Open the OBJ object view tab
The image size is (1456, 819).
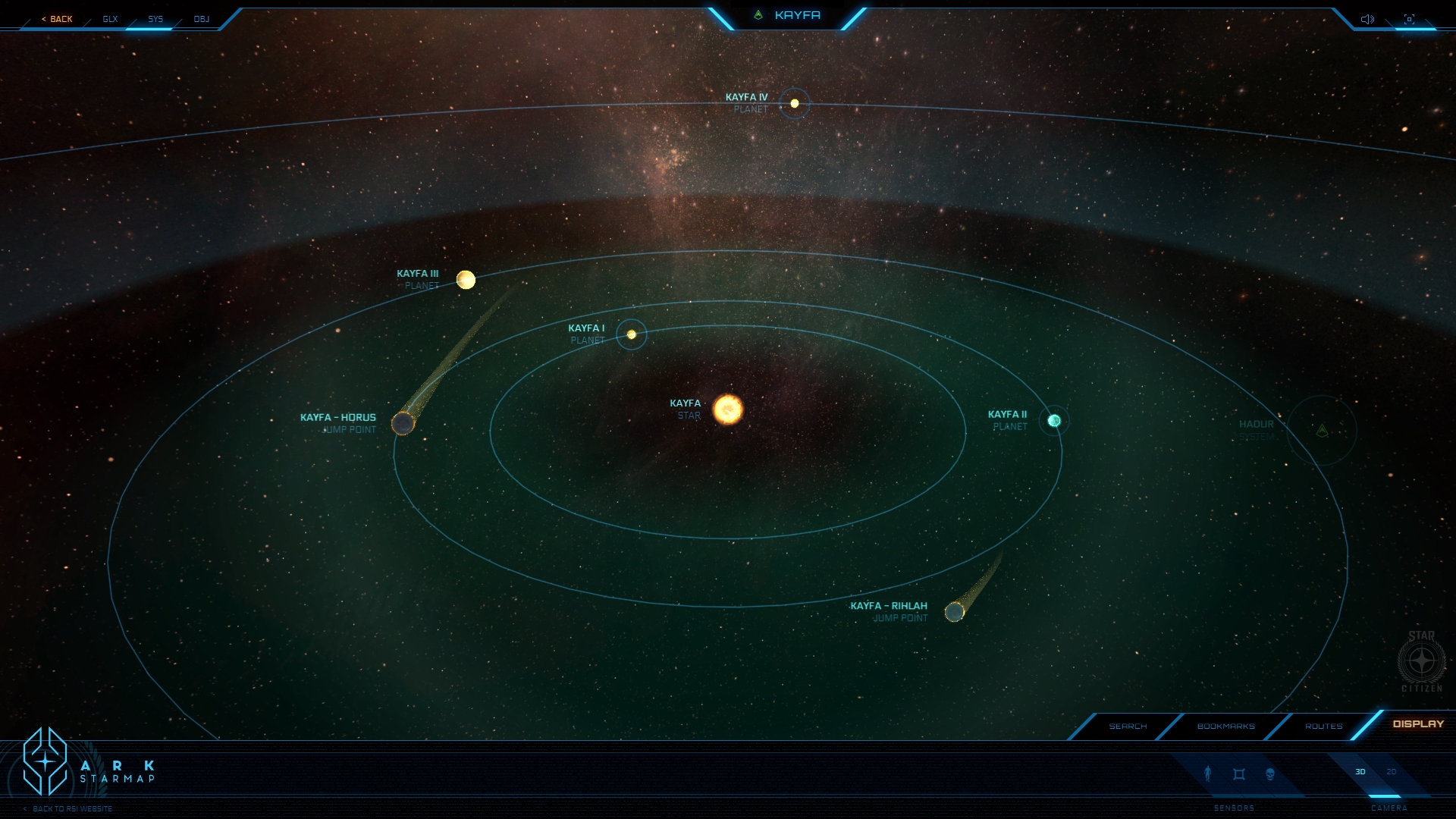(x=202, y=19)
